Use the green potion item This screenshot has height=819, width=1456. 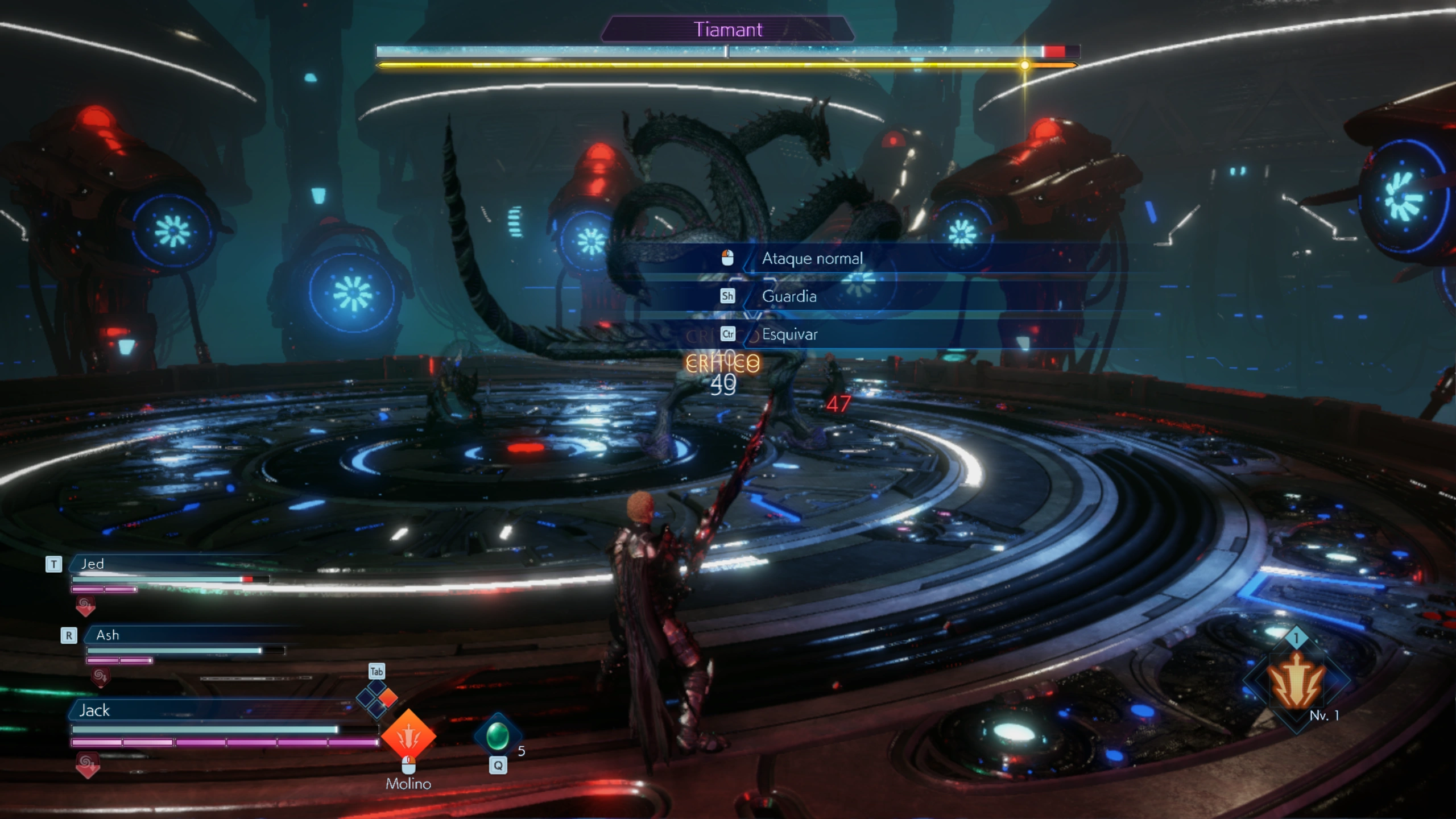pyautogui.click(x=497, y=736)
